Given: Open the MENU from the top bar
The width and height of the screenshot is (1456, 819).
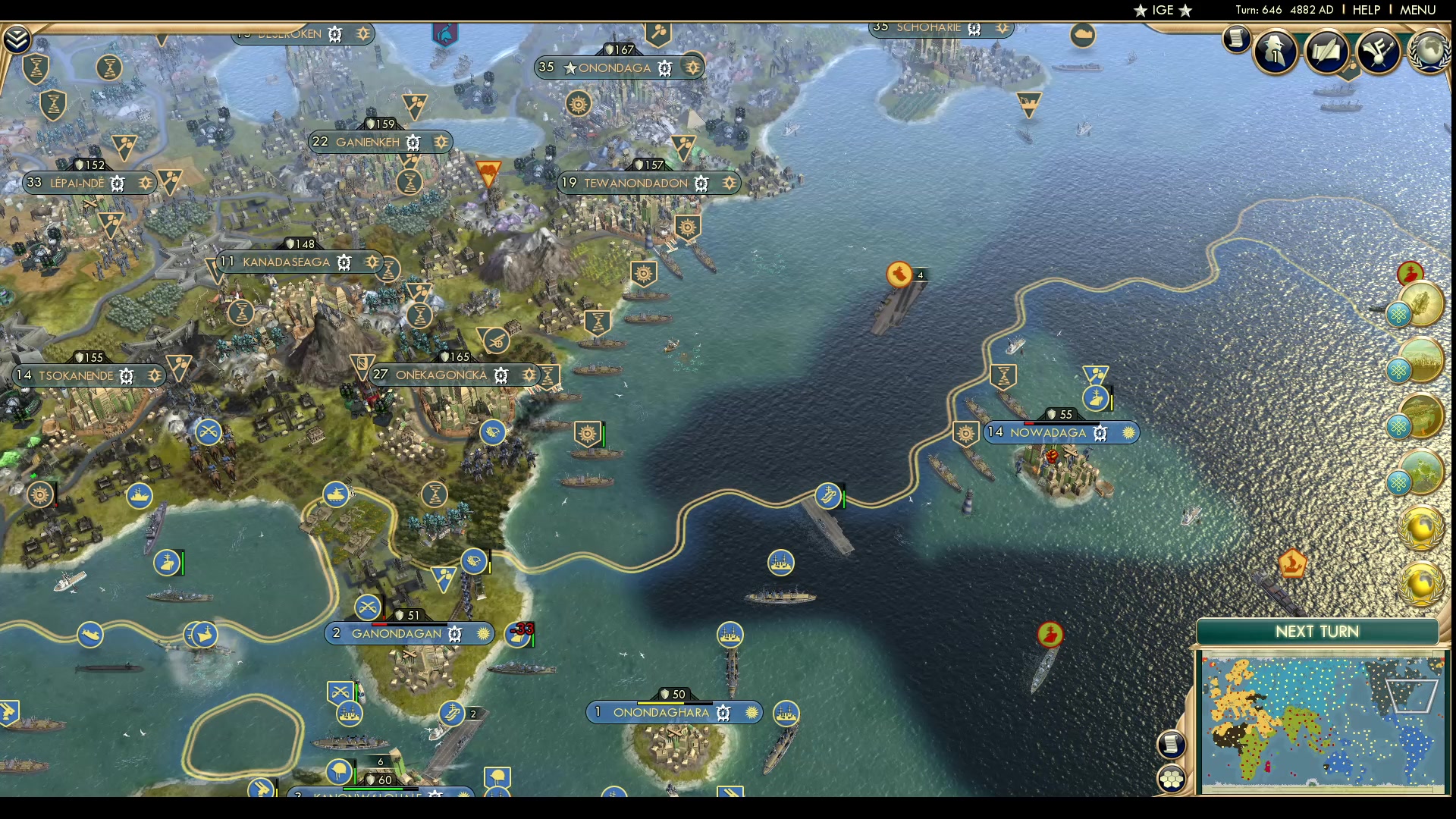Looking at the screenshot, I should point(1417,10).
